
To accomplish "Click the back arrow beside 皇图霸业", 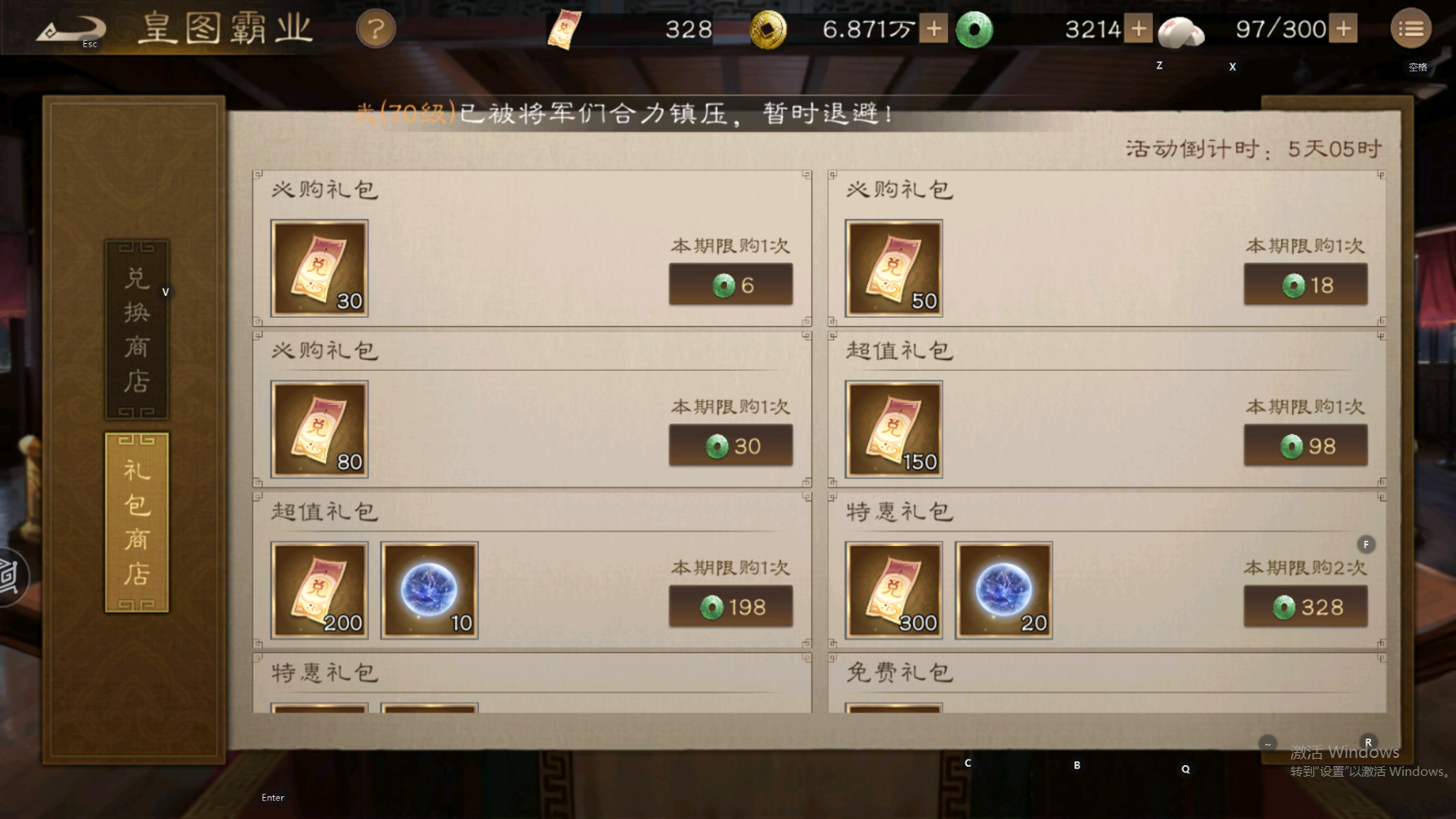I will (x=72, y=27).
